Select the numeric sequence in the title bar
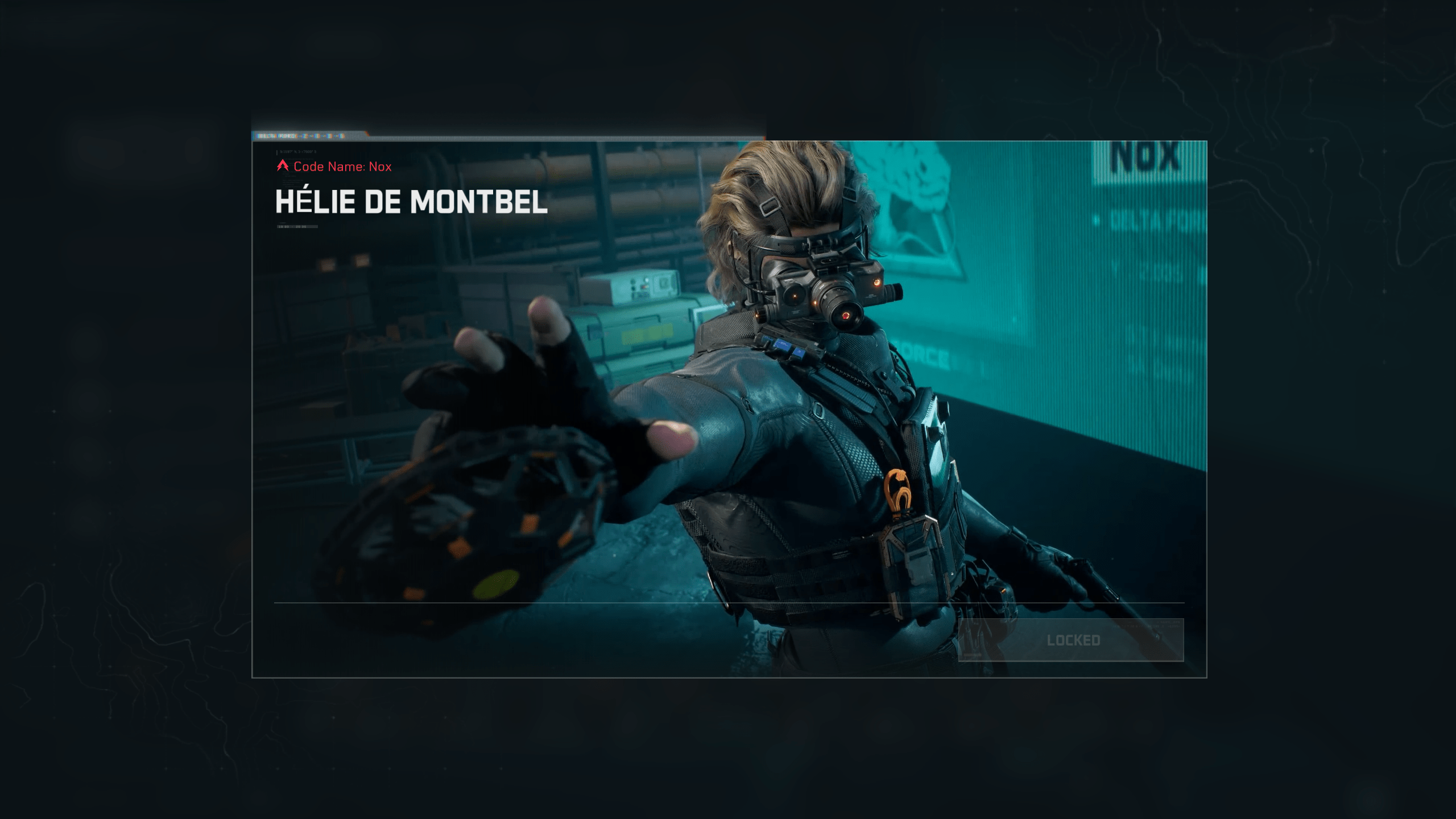1456x819 pixels. tap(321, 136)
